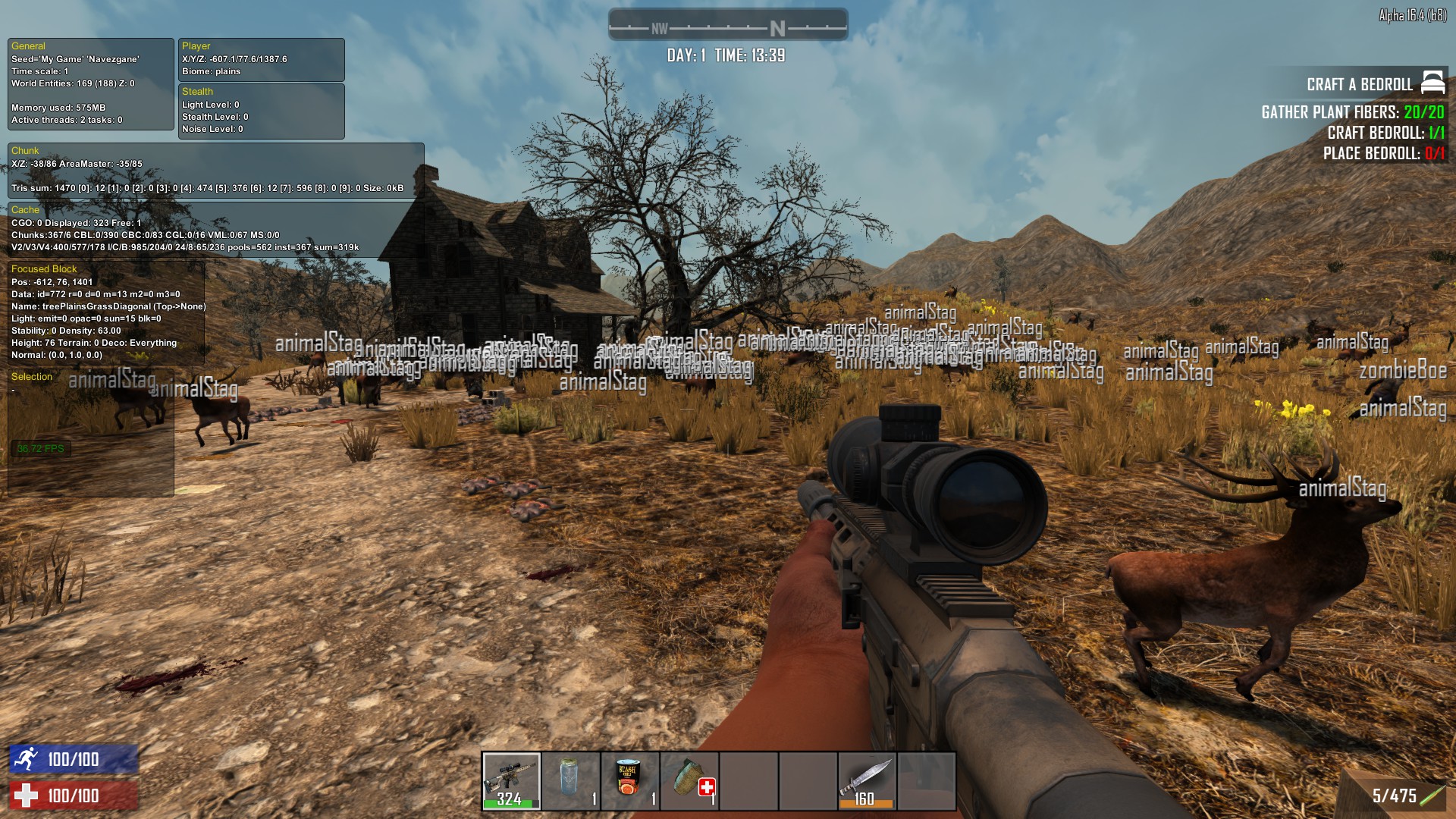
Task: Choose the can of chili slot
Action: [x=630, y=781]
